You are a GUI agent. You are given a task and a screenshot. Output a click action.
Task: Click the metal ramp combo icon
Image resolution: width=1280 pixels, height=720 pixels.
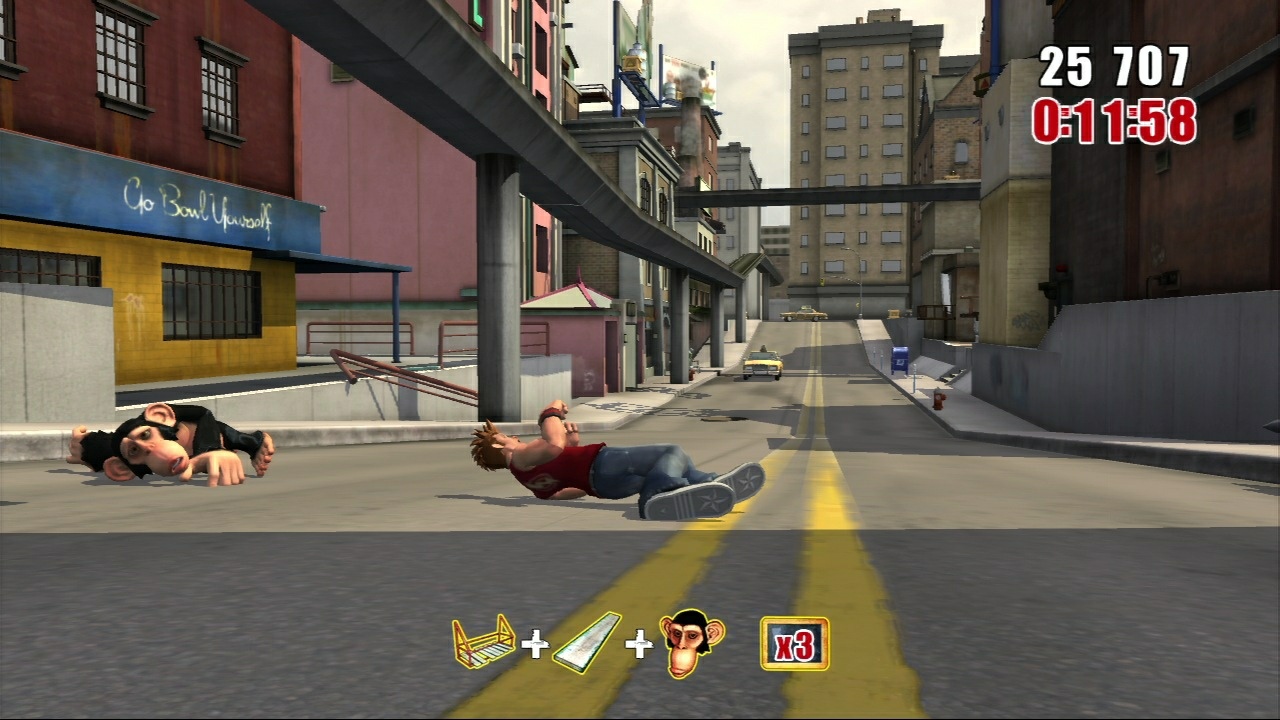(586, 643)
